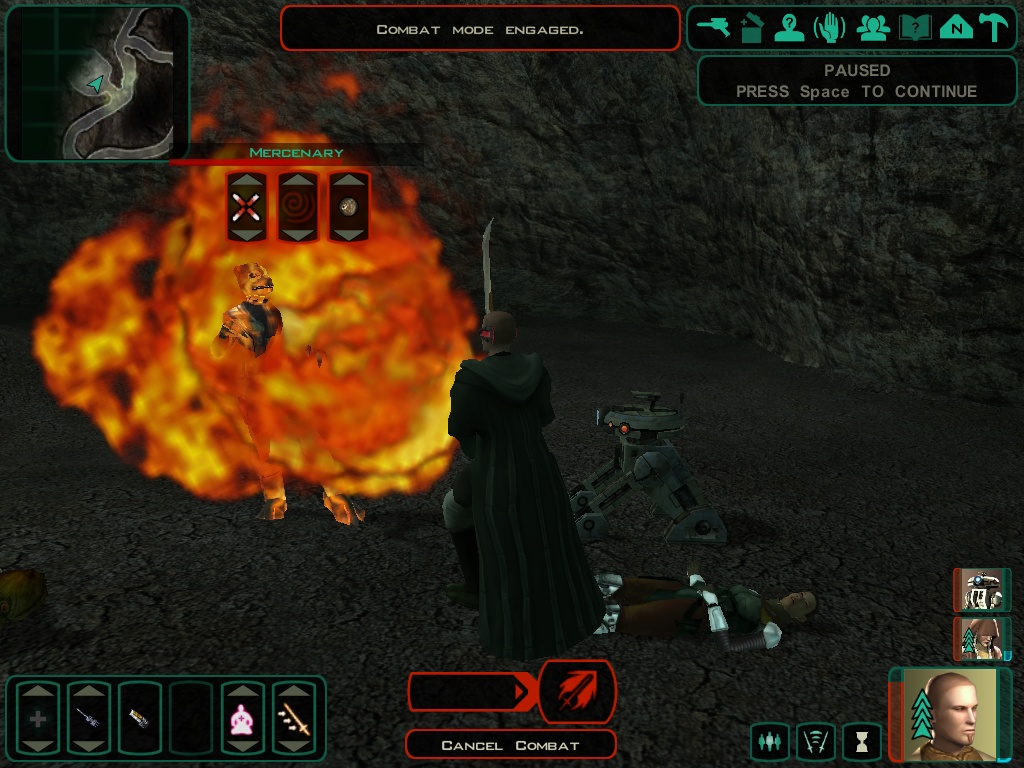Click the minimap in the corner
Screen dimensions: 1024x768
coord(97,84)
